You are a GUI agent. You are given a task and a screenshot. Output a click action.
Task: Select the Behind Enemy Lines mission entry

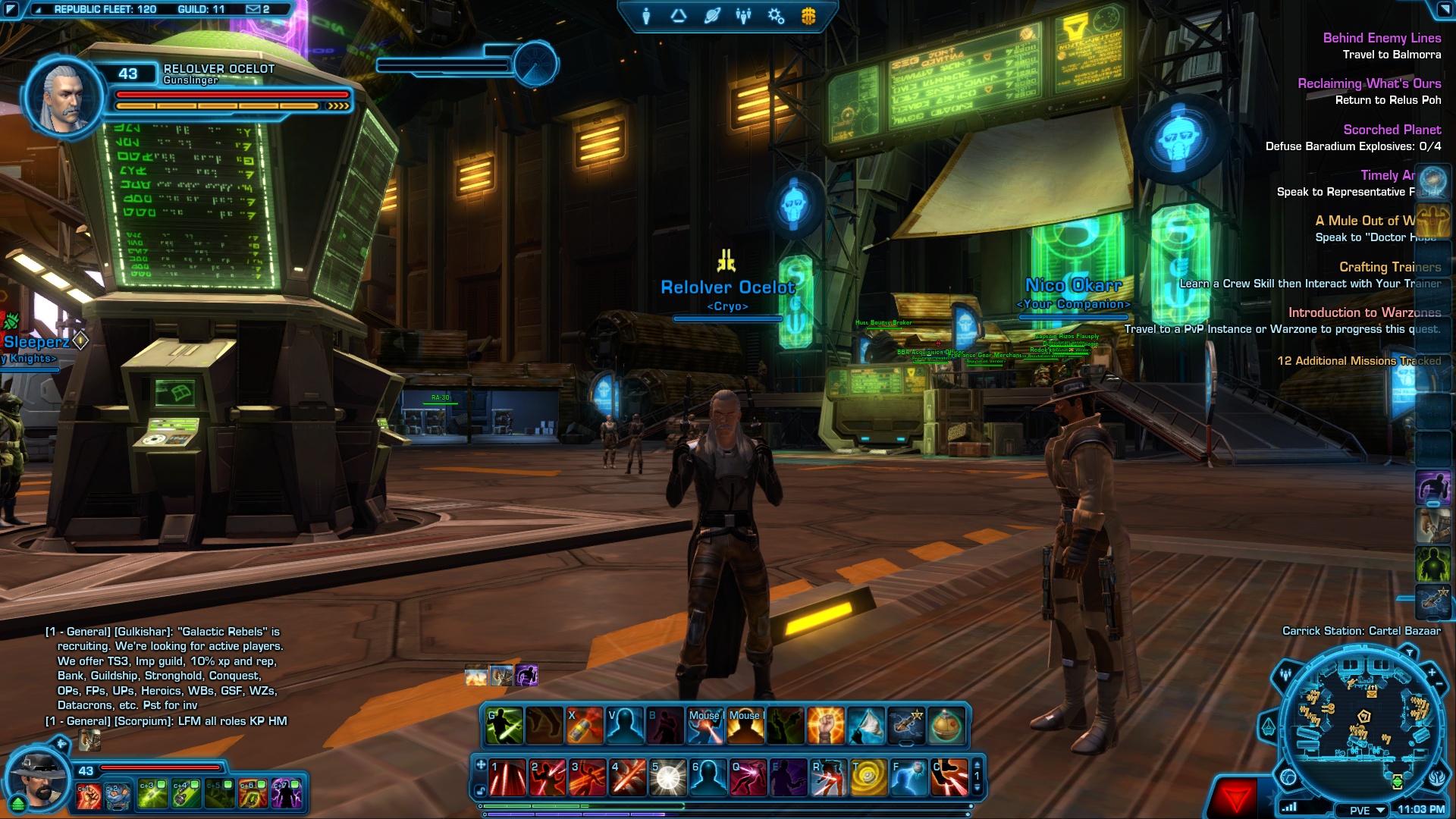(x=1382, y=38)
